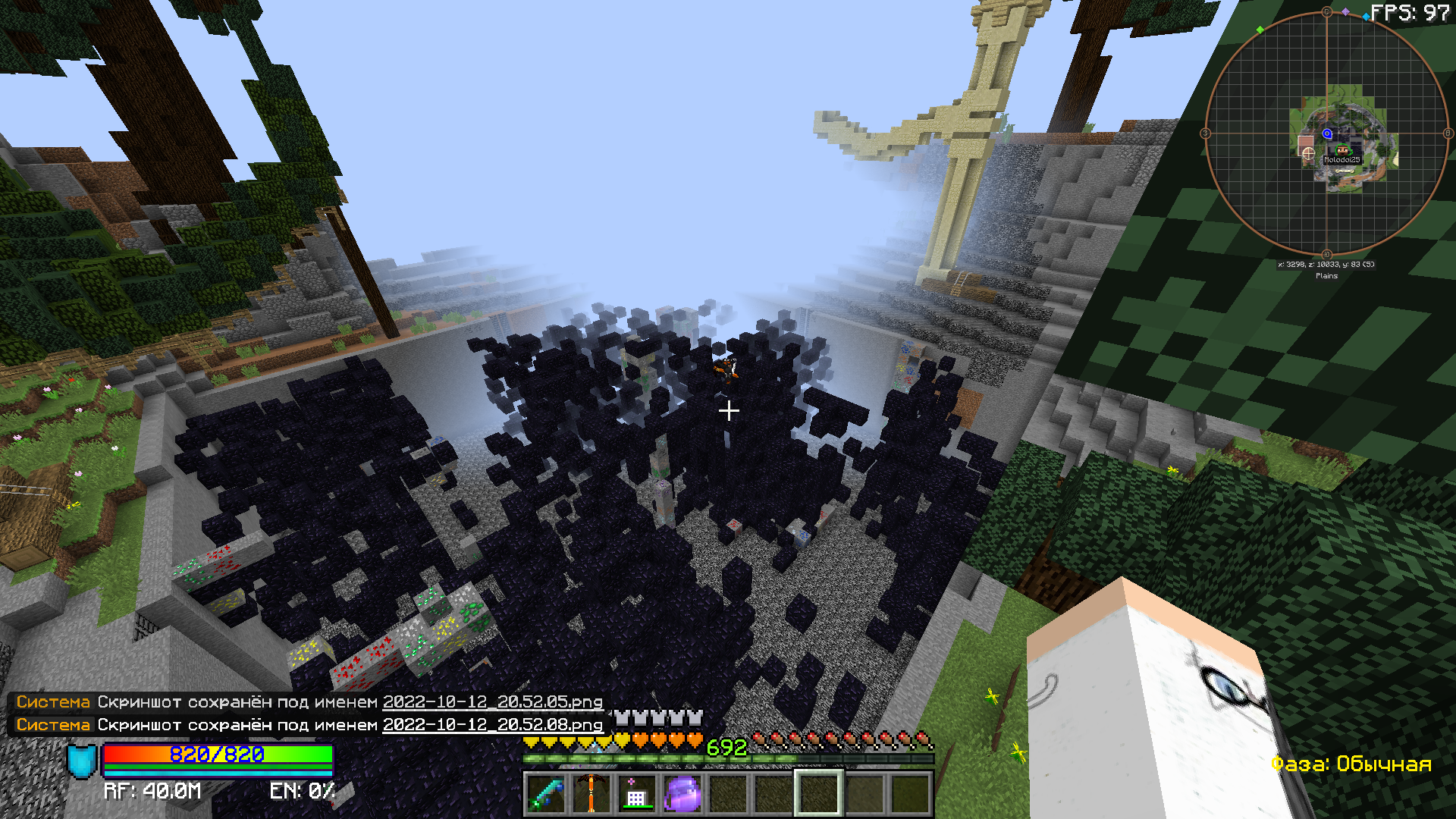The height and width of the screenshot is (819, 1456).
Task: Select the orange winged pickaxe slot
Action: (x=591, y=793)
